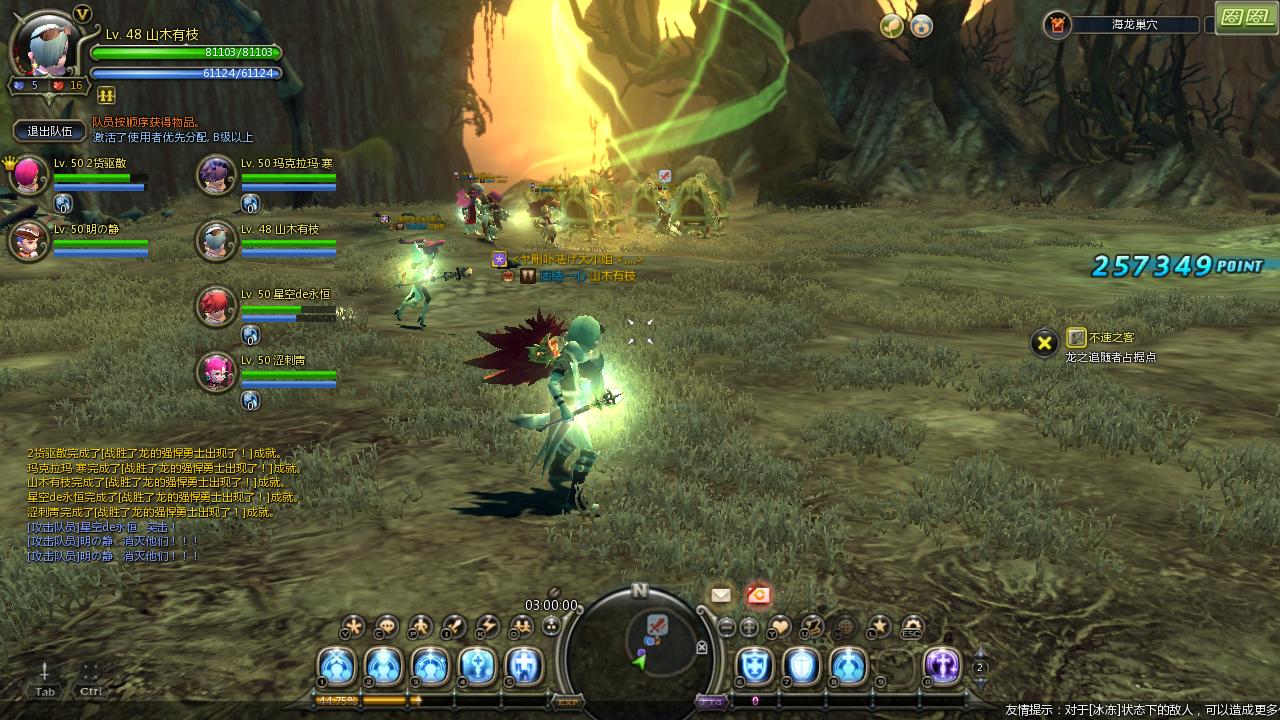The width and height of the screenshot is (1280, 720).
Task: Select party member 星空de永恒 portrait
Action: [x=216, y=306]
